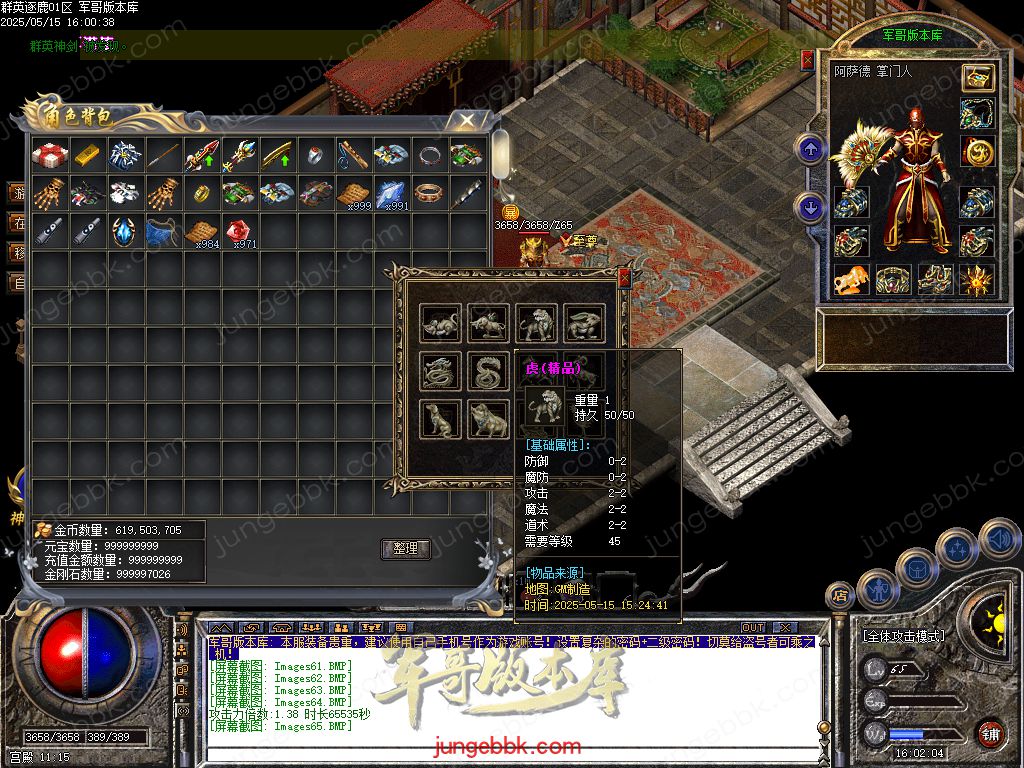
Task: Close the character backpack window
Action: [466, 120]
